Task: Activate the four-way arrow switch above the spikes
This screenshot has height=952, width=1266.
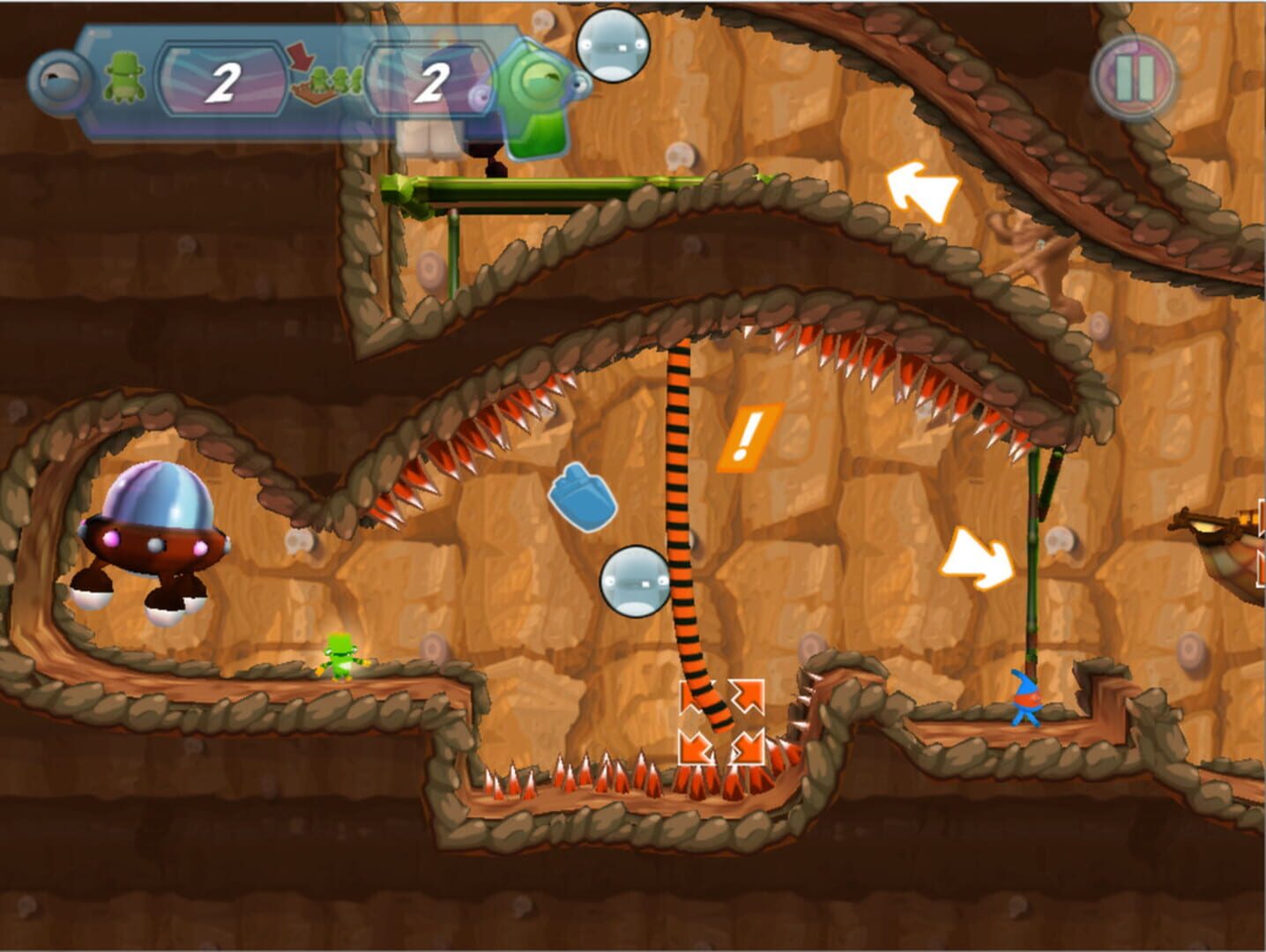Action: pyautogui.click(x=723, y=723)
